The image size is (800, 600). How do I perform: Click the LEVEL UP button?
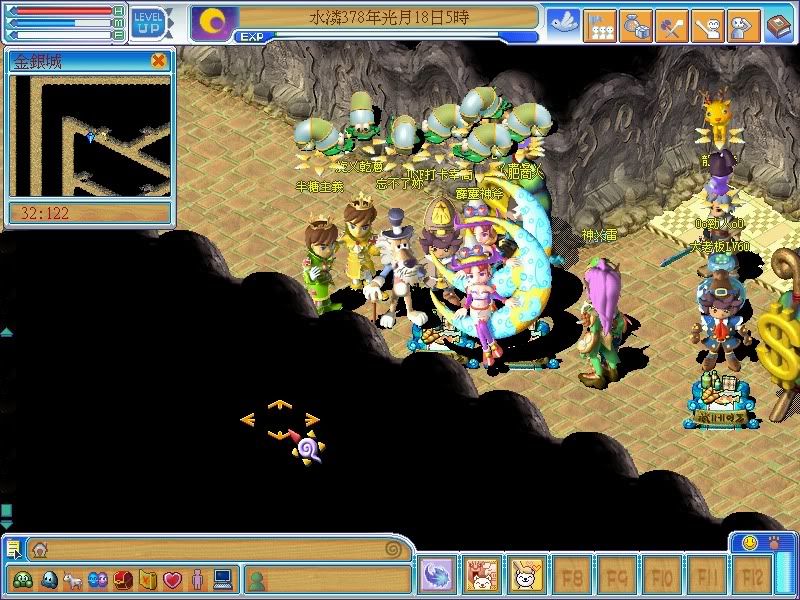(148, 22)
